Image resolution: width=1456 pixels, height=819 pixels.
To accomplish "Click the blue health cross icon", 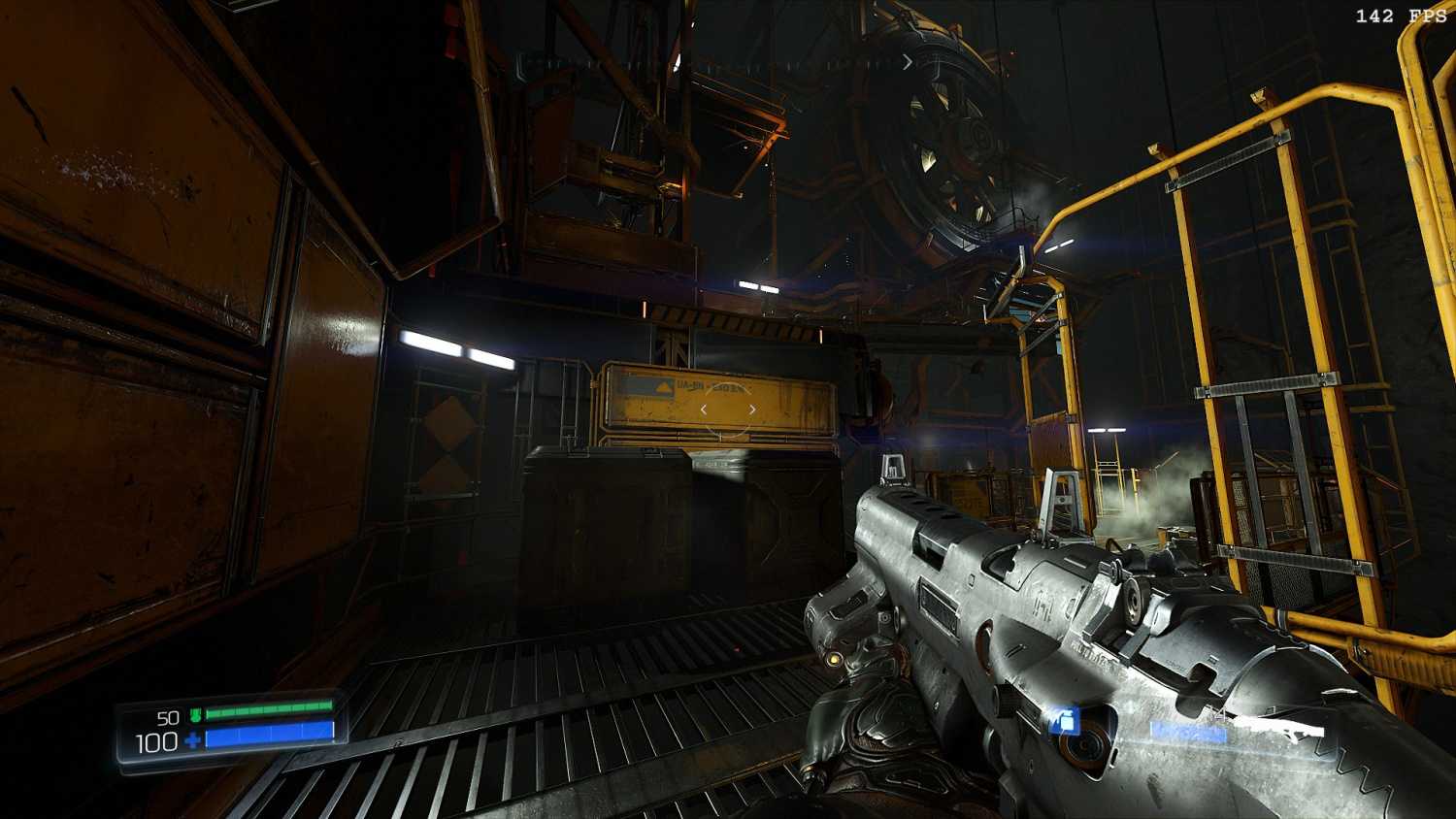I will click(193, 742).
